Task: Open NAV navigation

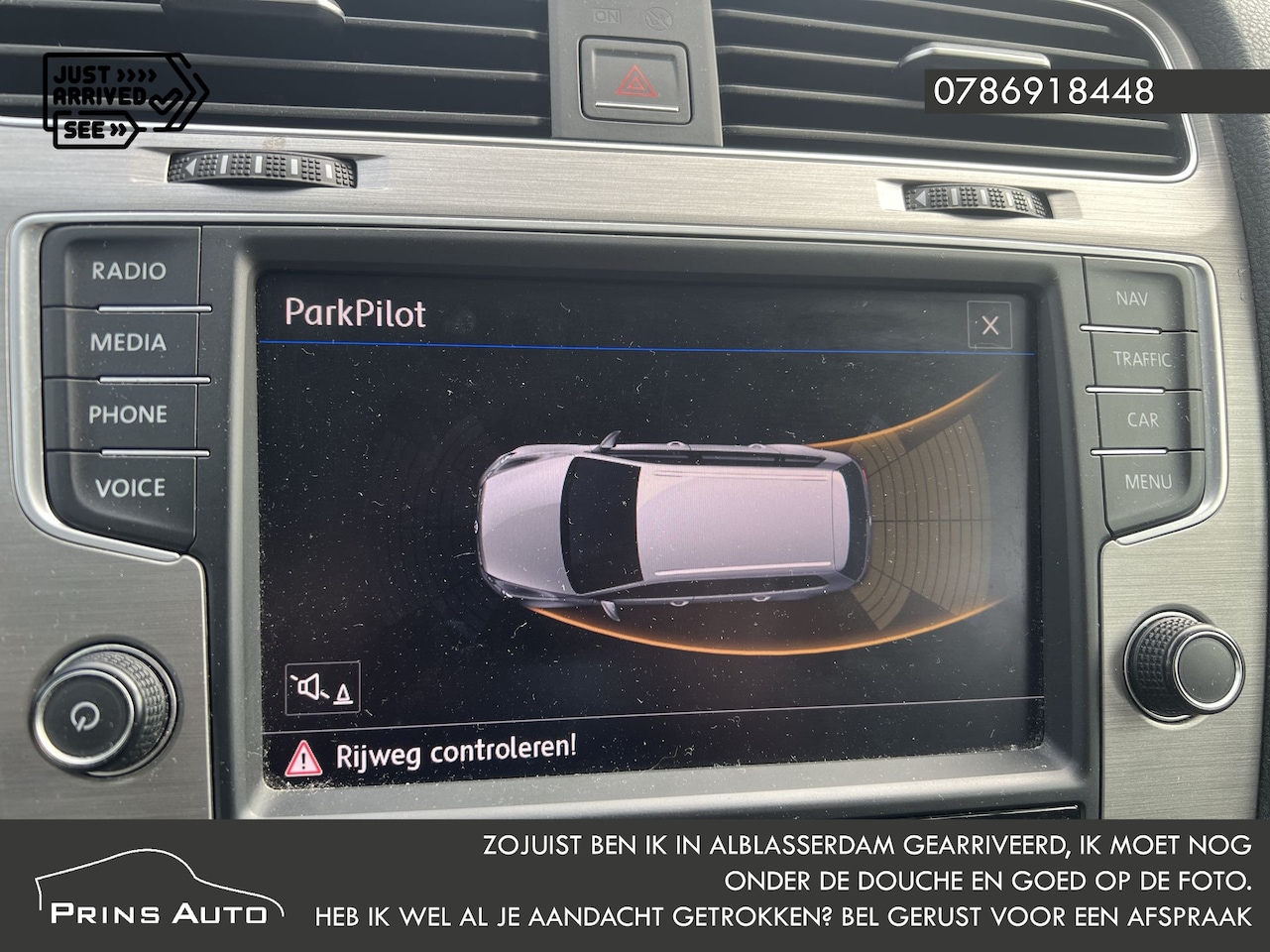Action: pyautogui.click(x=1132, y=297)
